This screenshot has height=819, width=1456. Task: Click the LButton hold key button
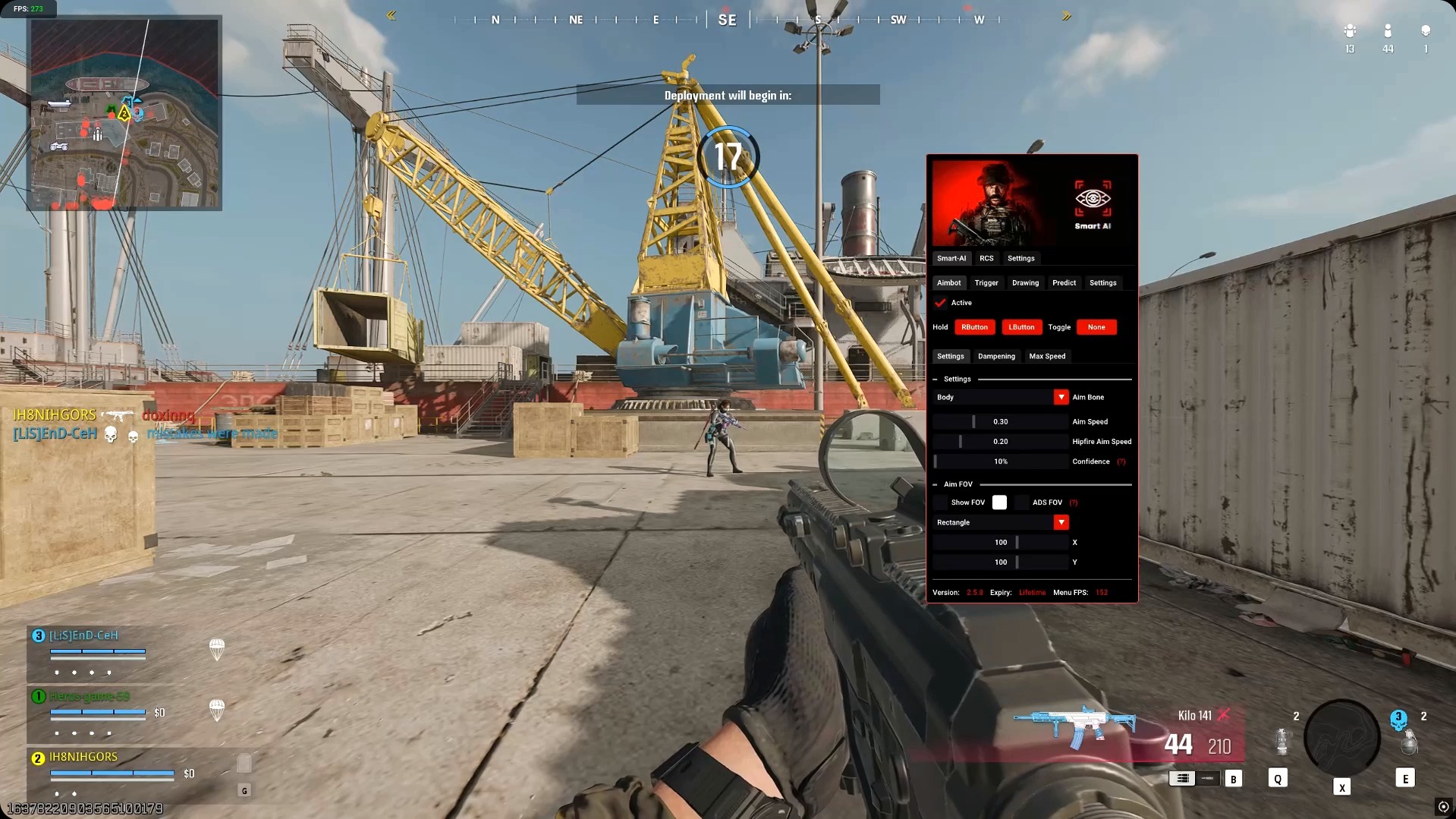1021,327
